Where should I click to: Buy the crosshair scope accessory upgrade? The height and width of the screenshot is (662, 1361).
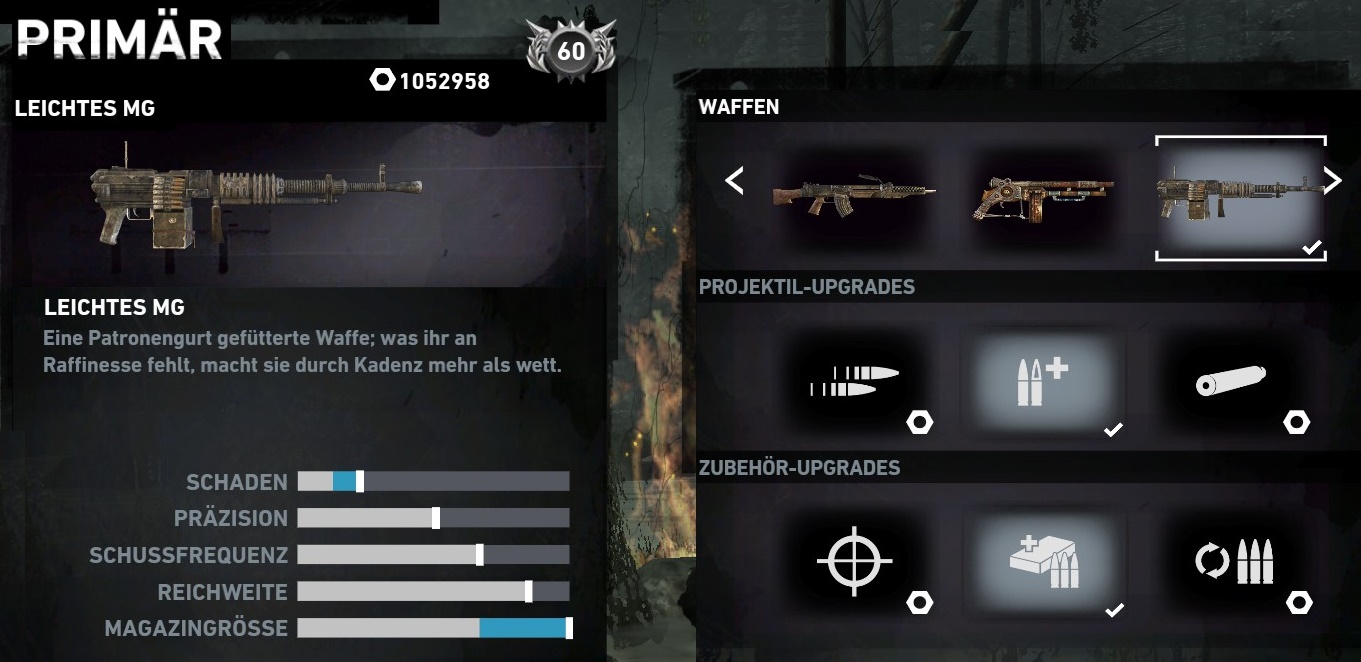point(854,561)
